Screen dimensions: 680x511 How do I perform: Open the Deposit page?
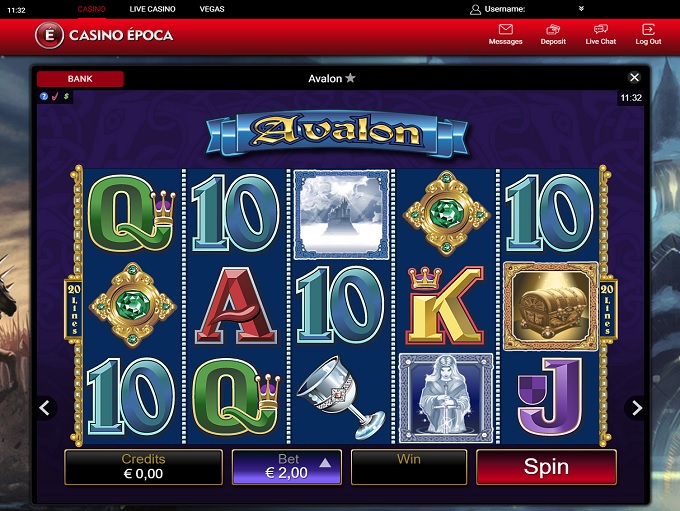coord(553,35)
